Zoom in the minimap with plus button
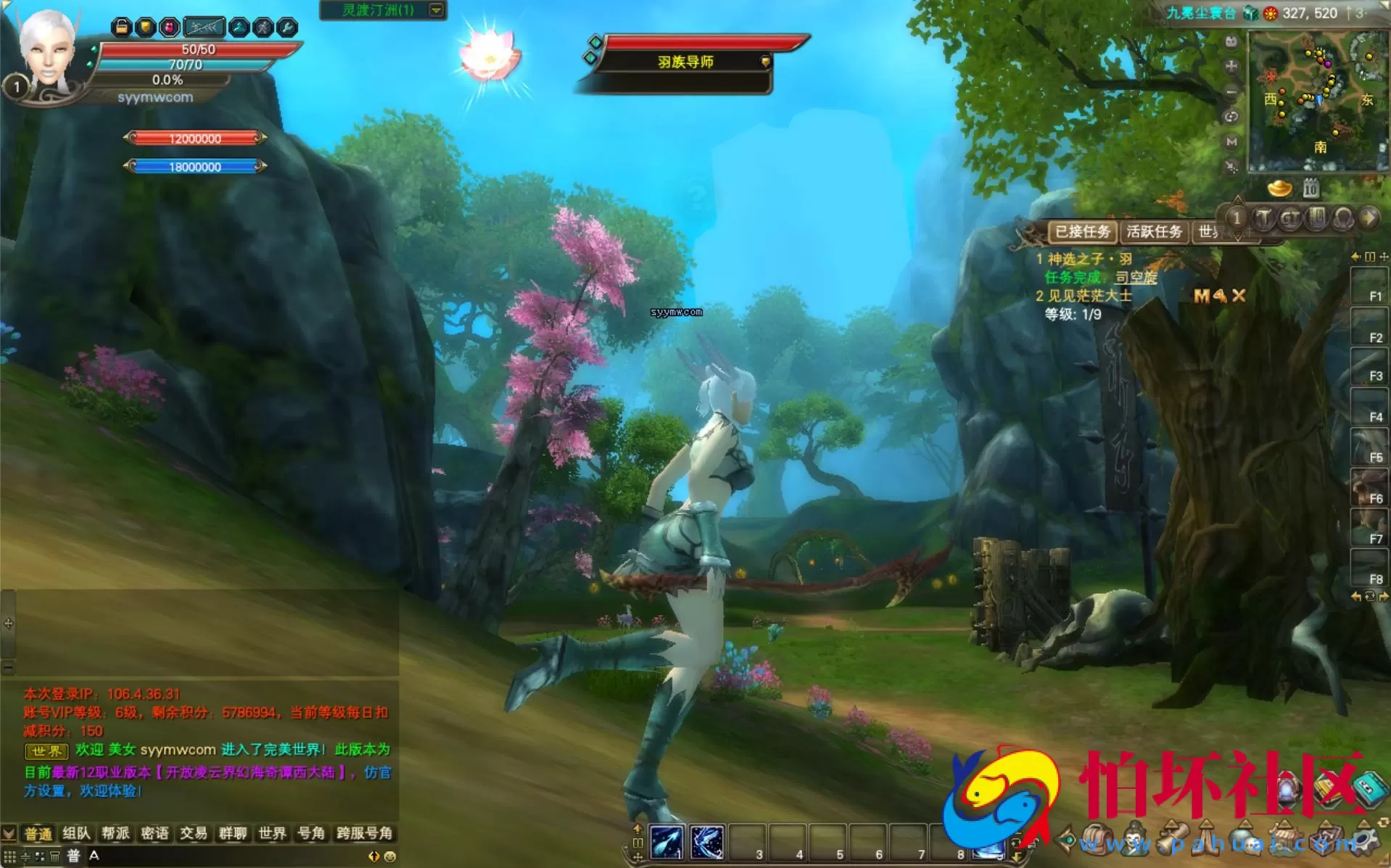The height and width of the screenshot is (868, 1391). pyautogui.click(x=1231, y=67)
